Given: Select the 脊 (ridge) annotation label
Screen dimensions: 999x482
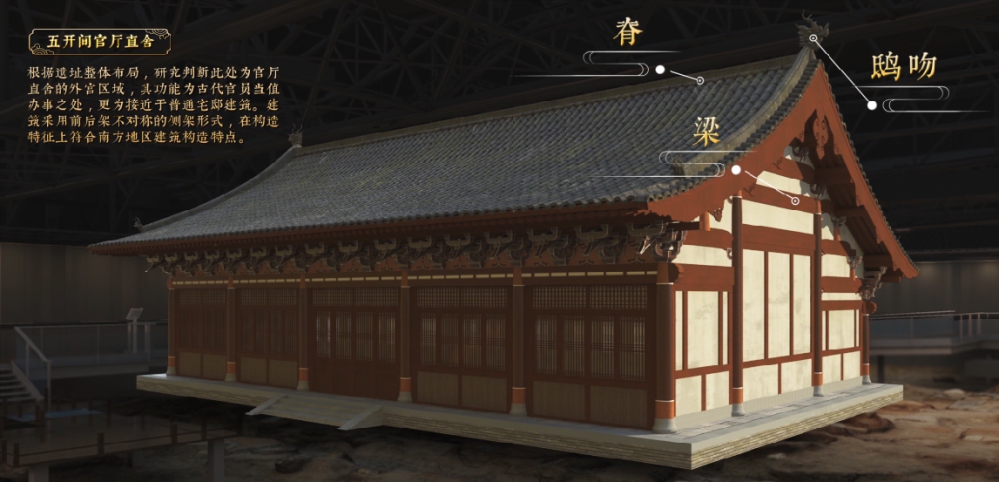Looking at the screenshot, I should pyautogui.click(x=628, y=33).
